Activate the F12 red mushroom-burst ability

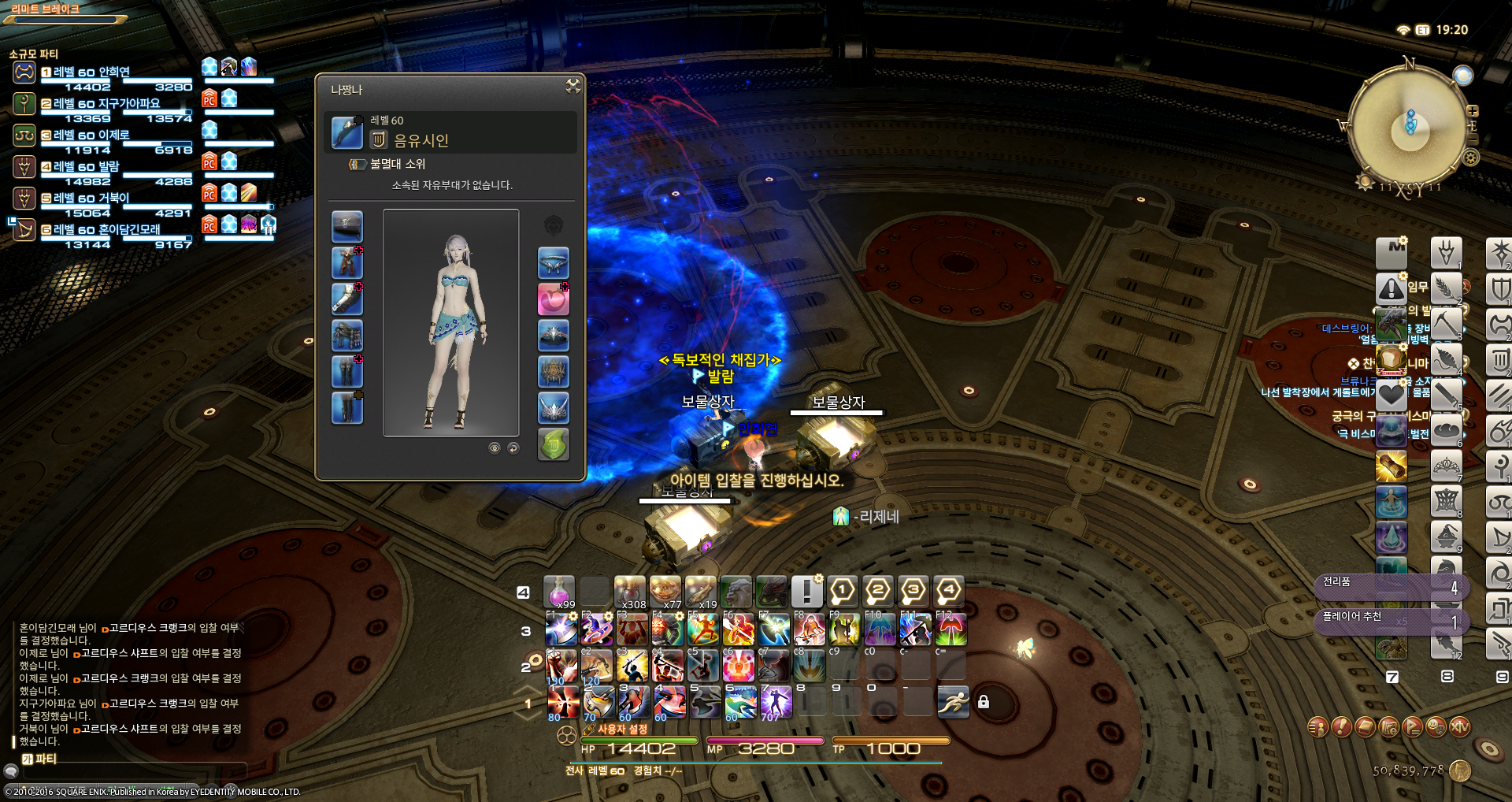tap(951, 629)
